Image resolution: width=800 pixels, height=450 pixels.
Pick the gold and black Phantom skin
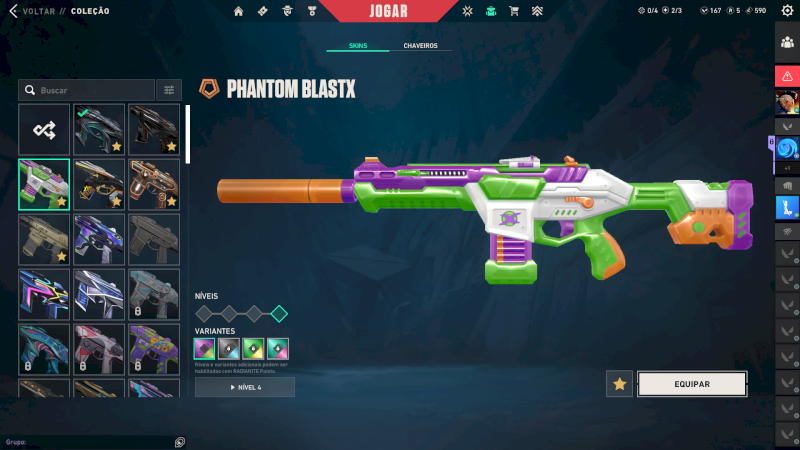pyautogui.click(x=99, y=184)
